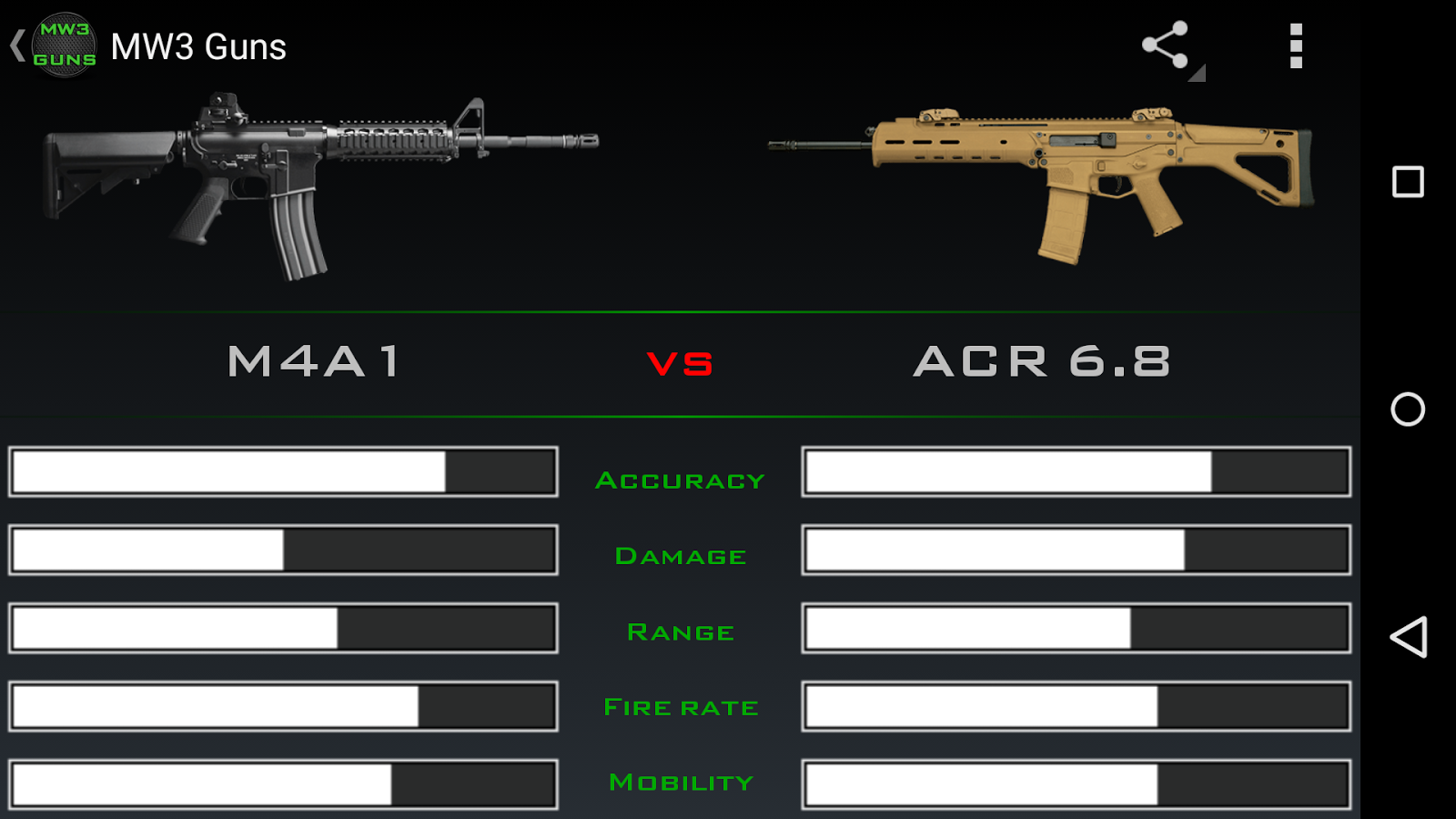The height and width of the screenshot is (819, 1456).
Task: Tap the MW3 Guns logo icon
Action: pyautogui.click(x=65, y=44)
